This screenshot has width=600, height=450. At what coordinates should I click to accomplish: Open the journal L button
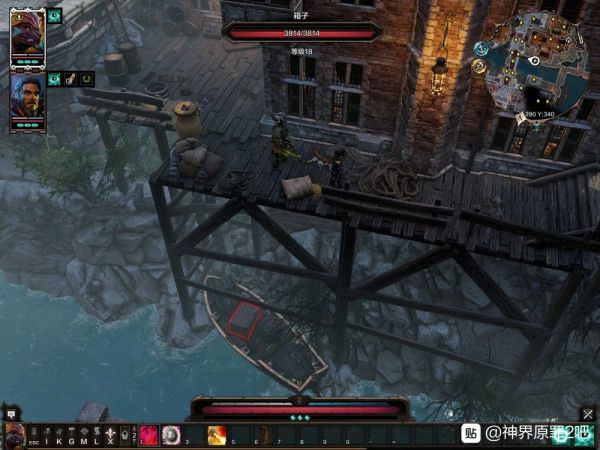click(95, 435)
